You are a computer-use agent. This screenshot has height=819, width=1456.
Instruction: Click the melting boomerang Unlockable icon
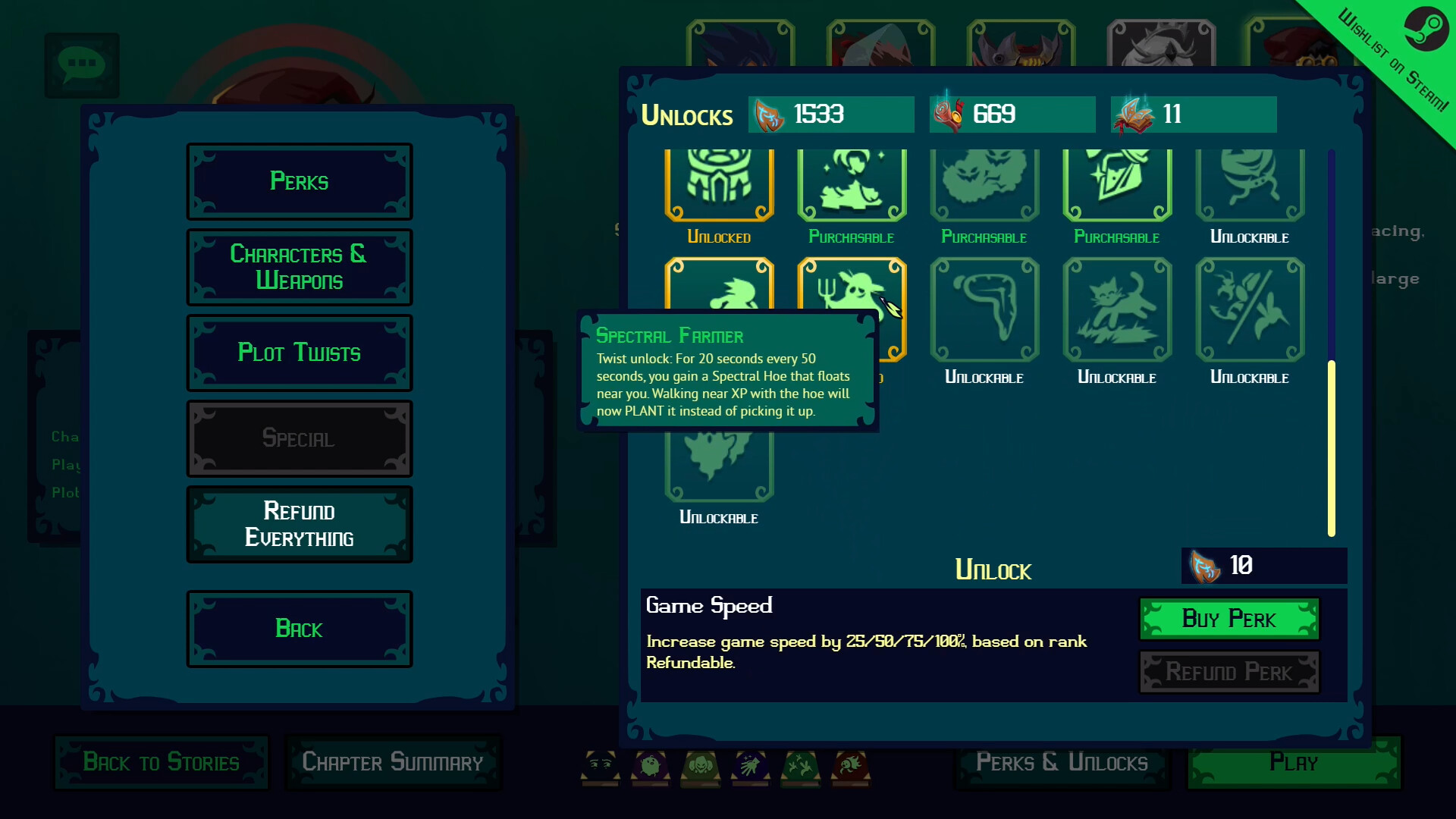[x=984, y=309]
